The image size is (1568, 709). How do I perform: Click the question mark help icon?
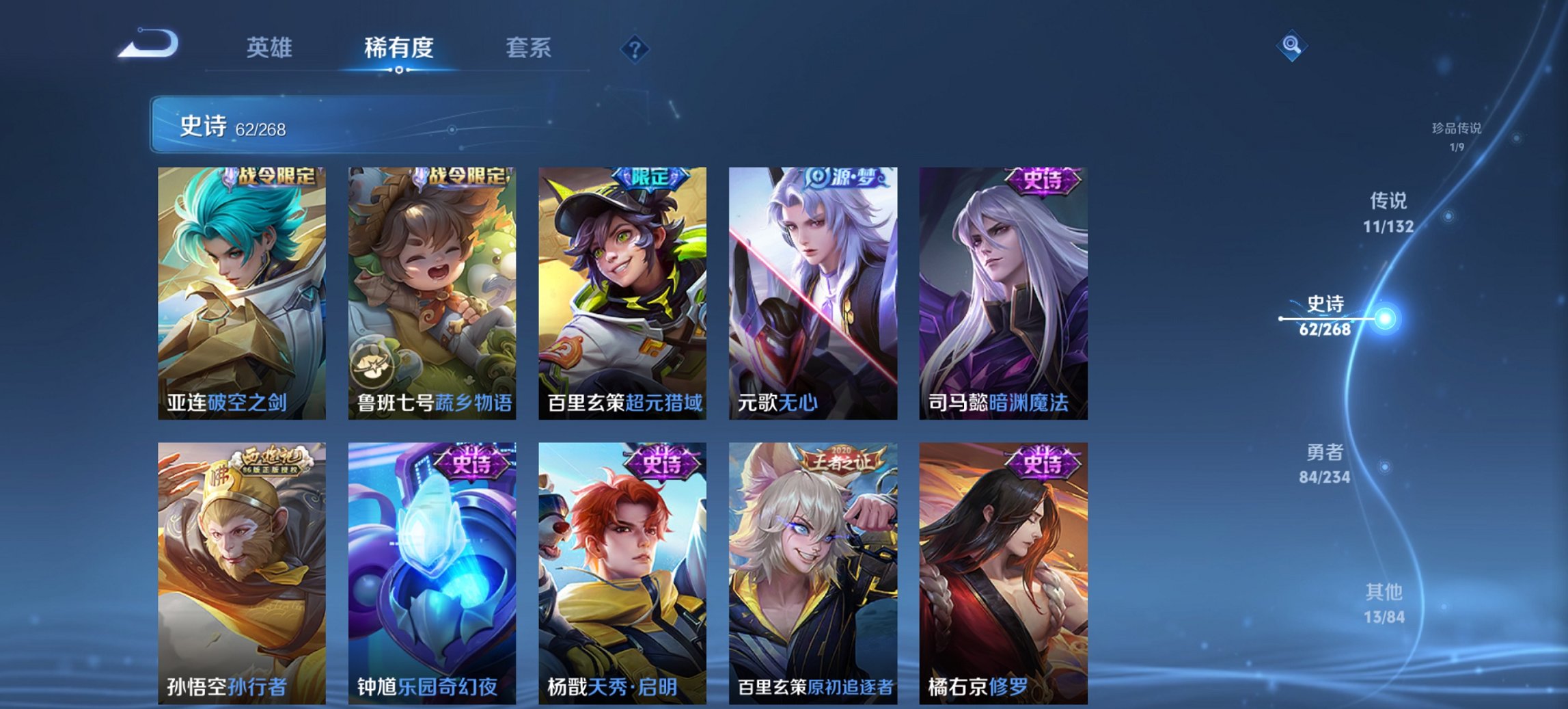coord(634,47)
